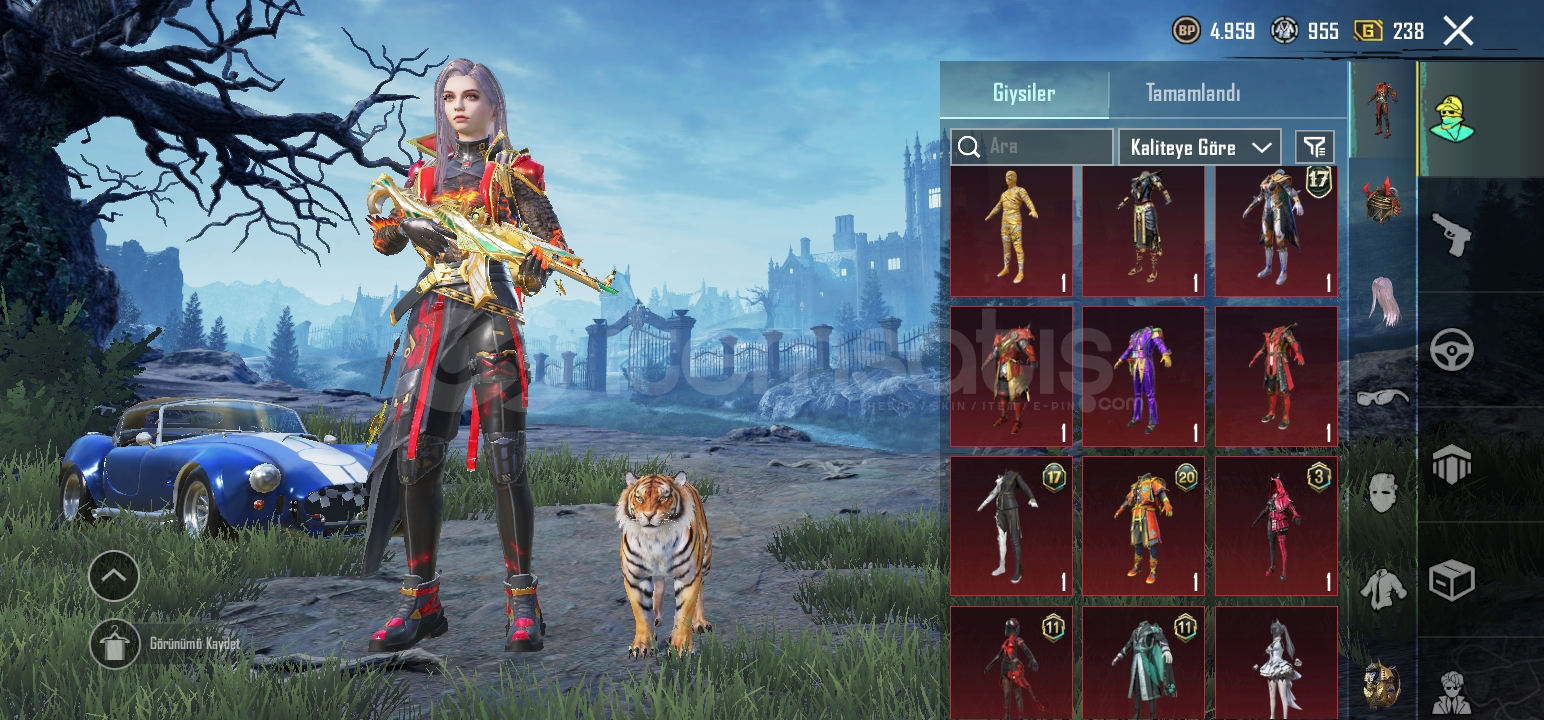Open the Kaliteye Göre sort dropdown
Screen dimensions: 1544x720
[1199, 147]
